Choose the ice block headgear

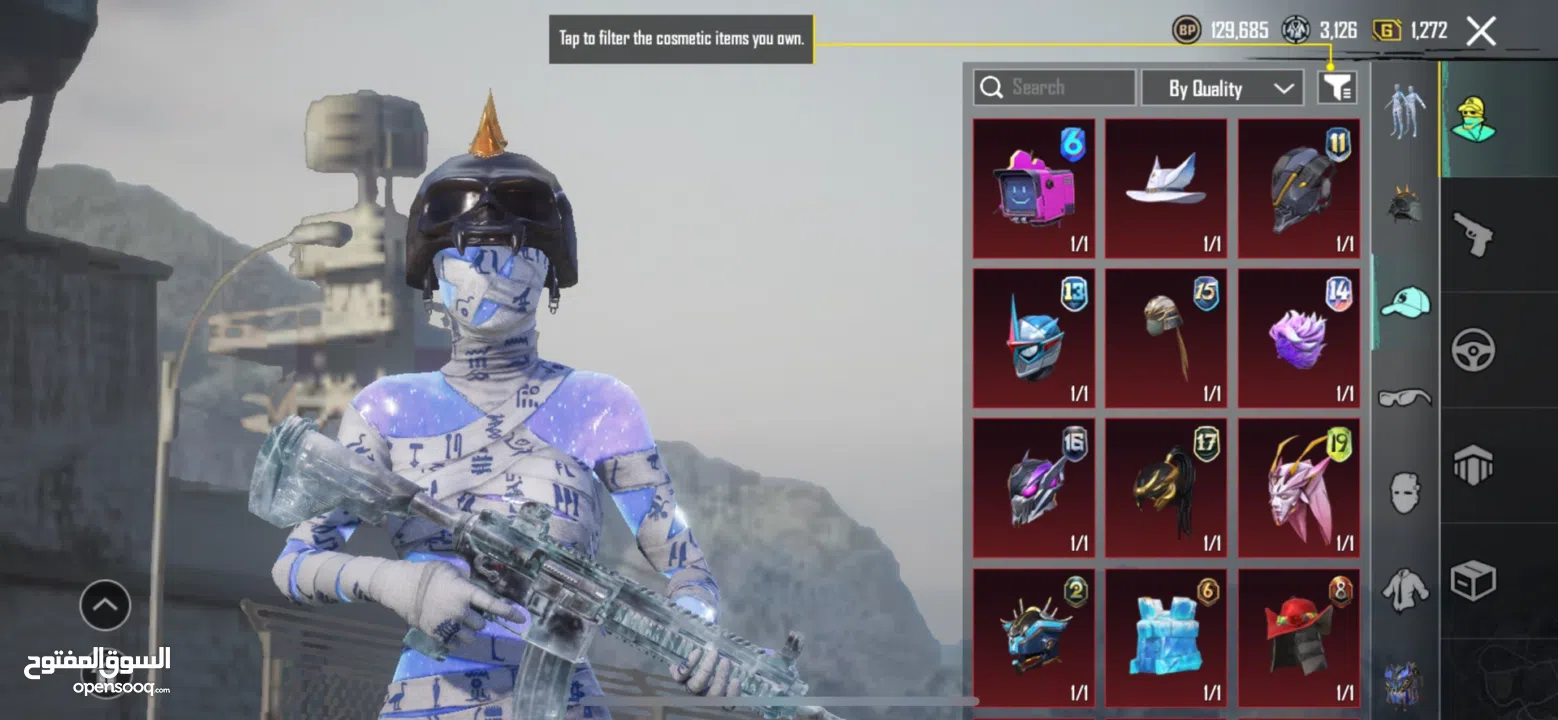(1166, 637)
